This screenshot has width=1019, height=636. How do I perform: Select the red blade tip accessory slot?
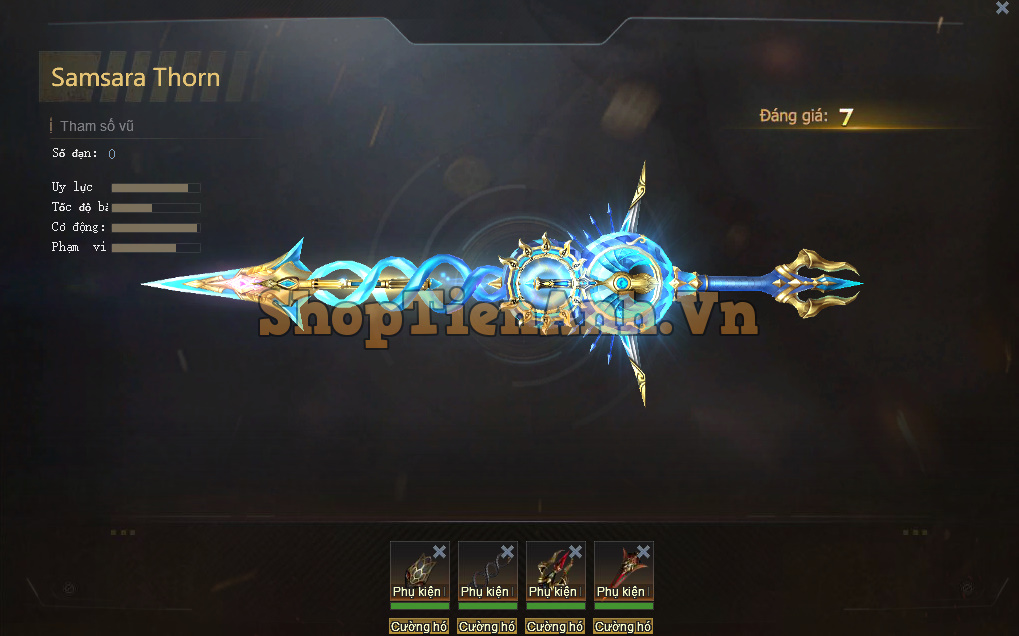(619, 572)
